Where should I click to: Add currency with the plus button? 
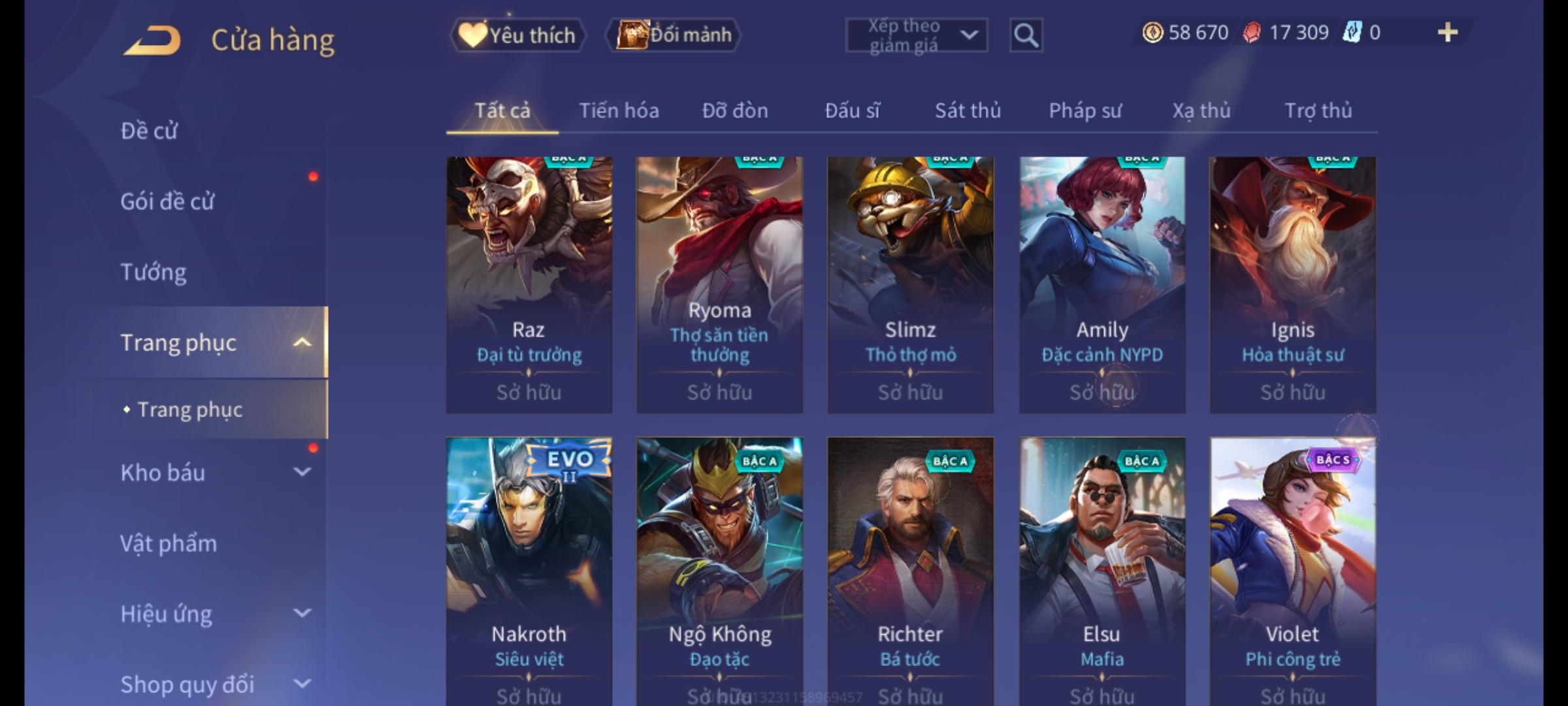pos(1447,33)
